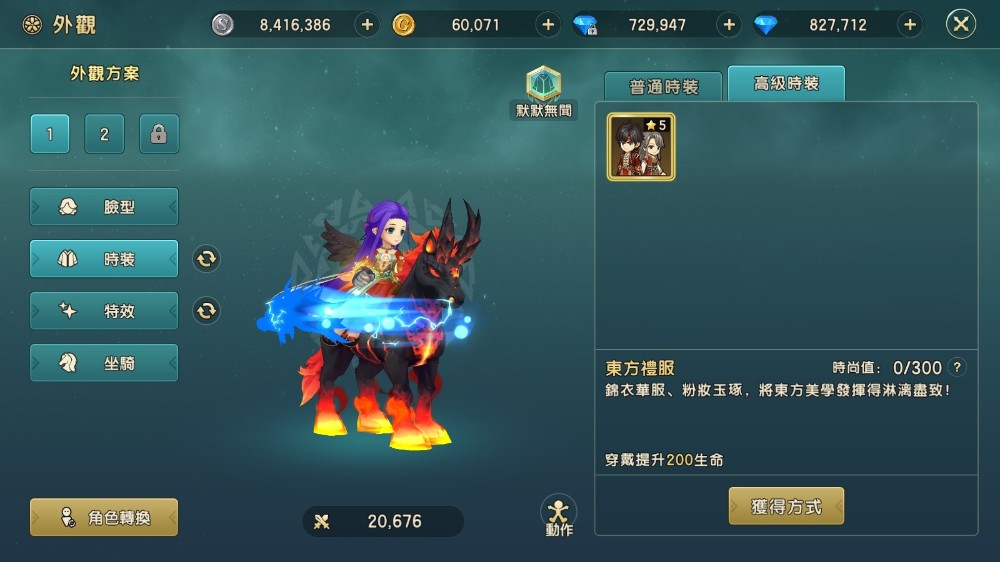The height and width of the screenshot is (562, 1000).
Task: Click the refresh icon beside 時裝
Action: [x=206, y=259]
